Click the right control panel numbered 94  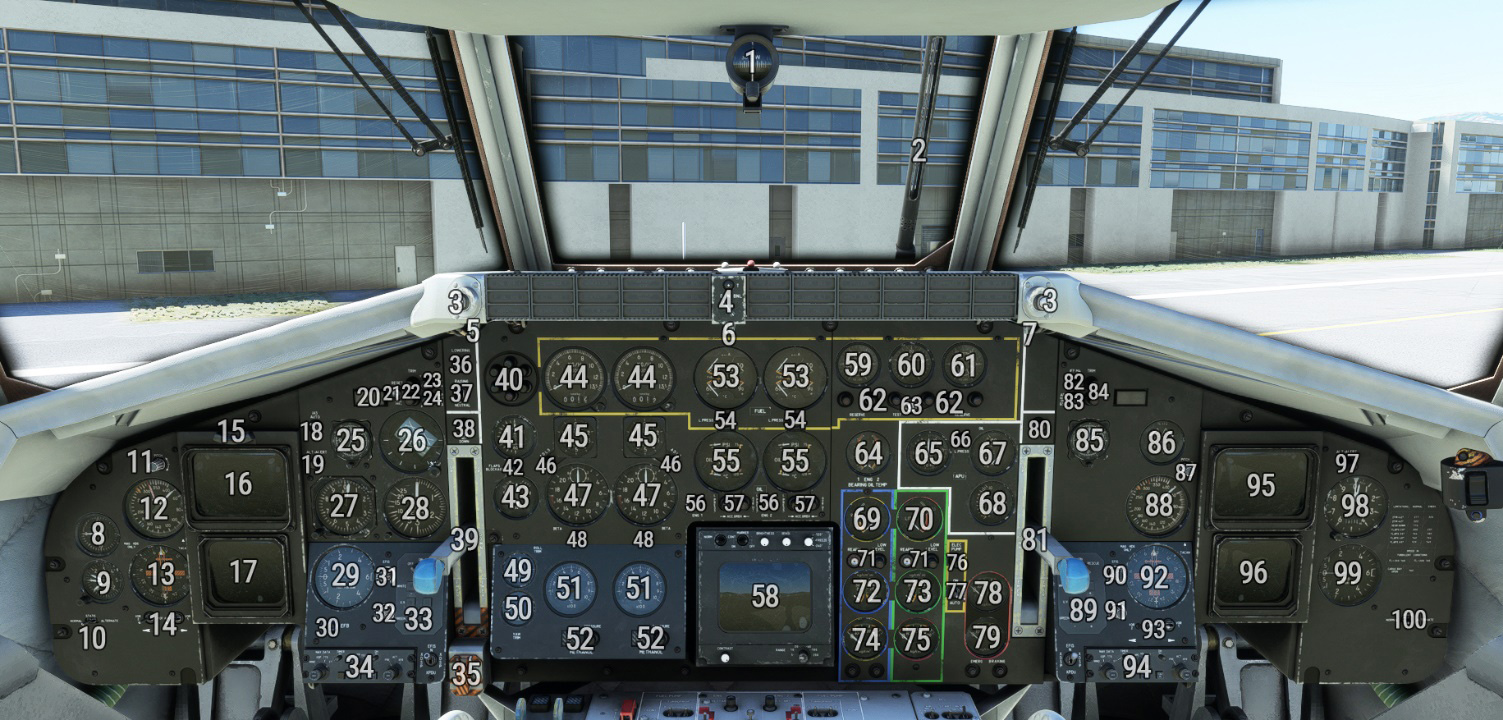tap(1136, 666)
